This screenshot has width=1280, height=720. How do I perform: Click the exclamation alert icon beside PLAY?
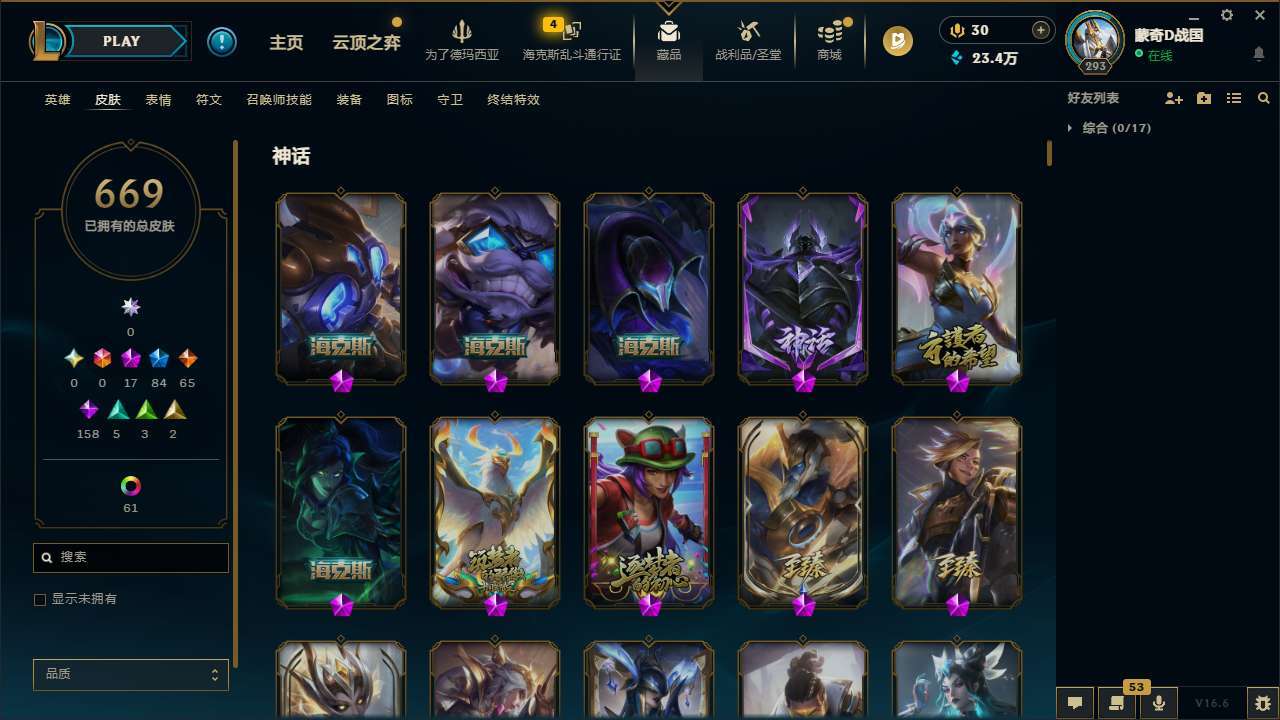point(222,41)
